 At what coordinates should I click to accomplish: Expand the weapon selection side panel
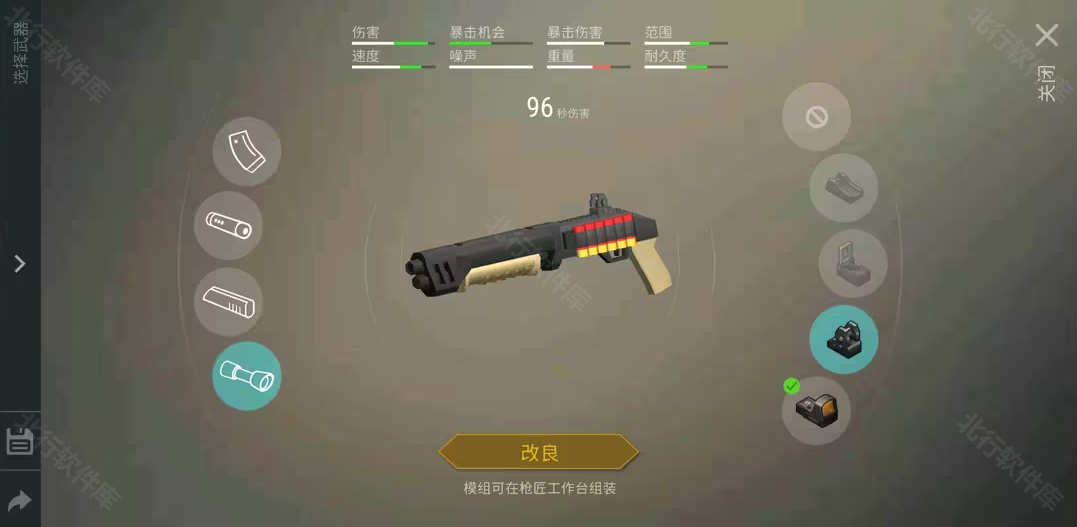click(19, 264)
